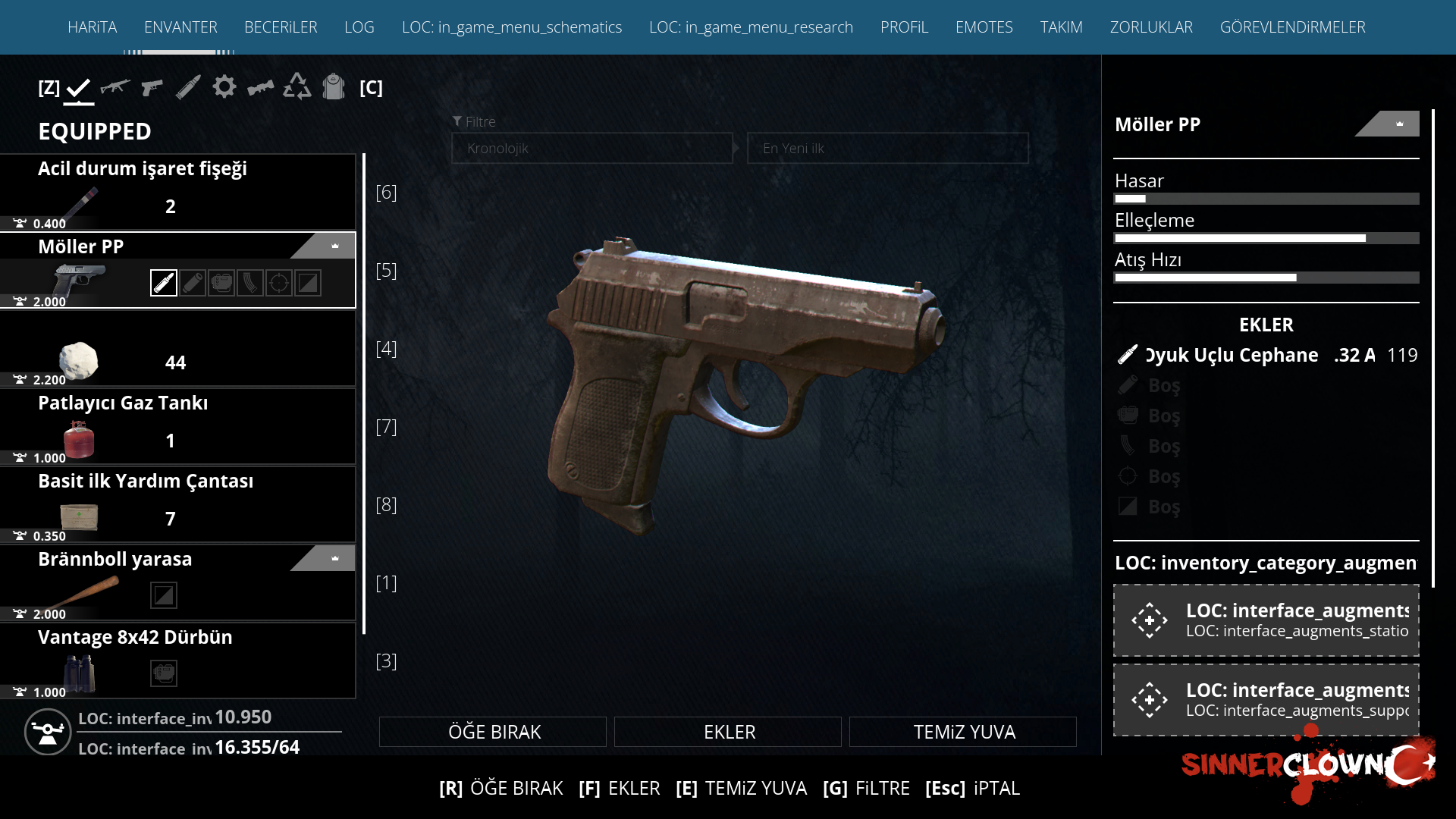Select the Acil durum işaret fişeği item
Viewport: 1456px width, 819px height.
coord(178,193)
